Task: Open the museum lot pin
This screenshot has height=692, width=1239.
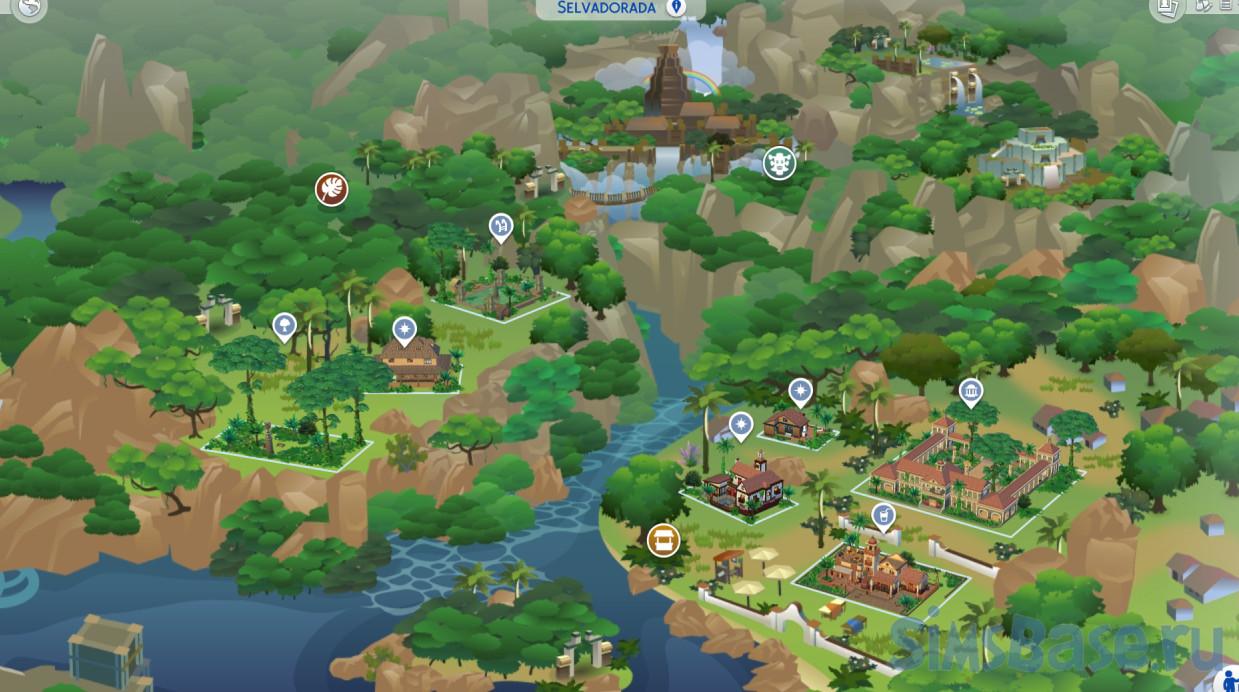Action: [969, 391]
